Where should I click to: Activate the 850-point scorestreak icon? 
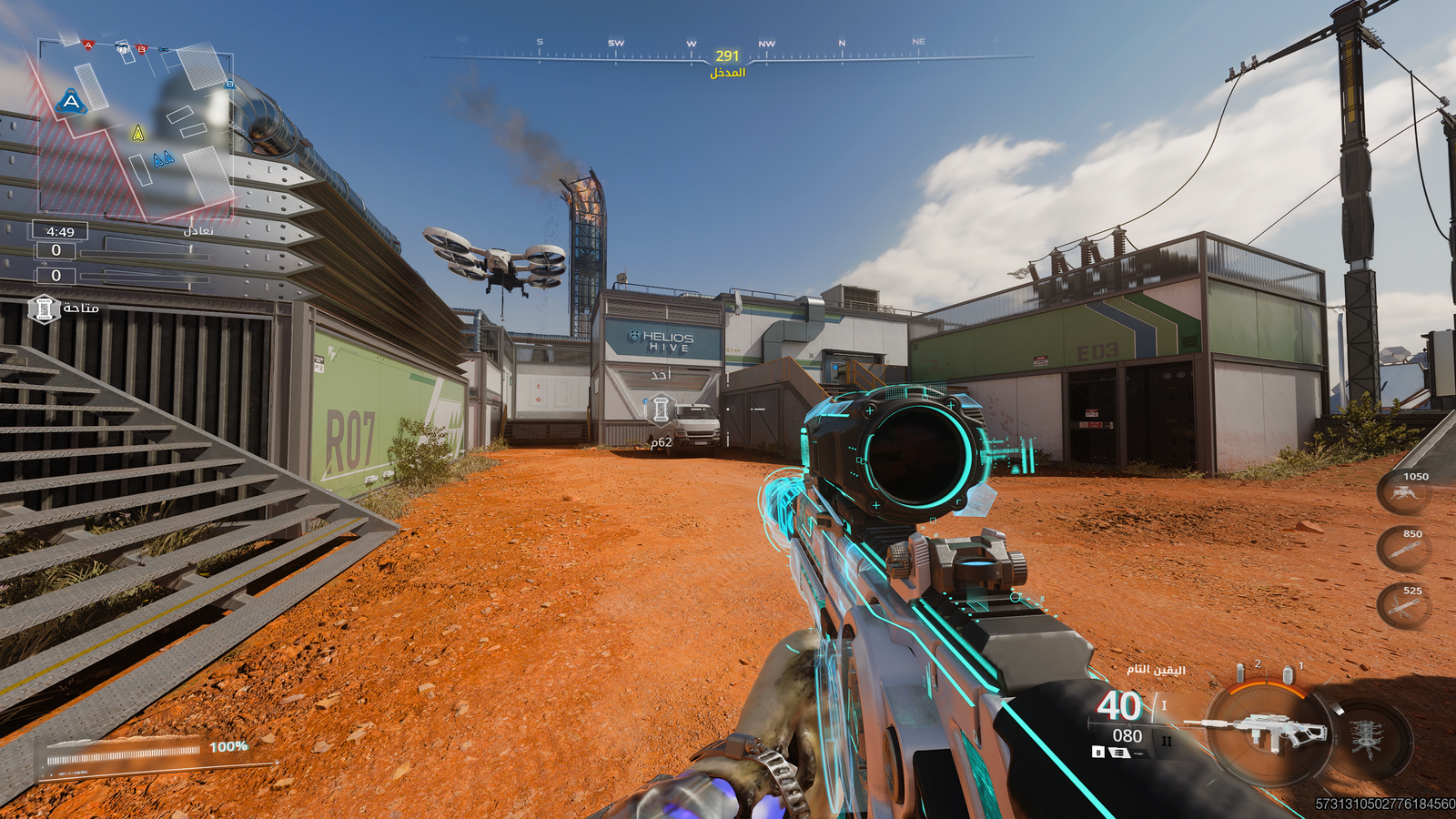(1404, 550)
